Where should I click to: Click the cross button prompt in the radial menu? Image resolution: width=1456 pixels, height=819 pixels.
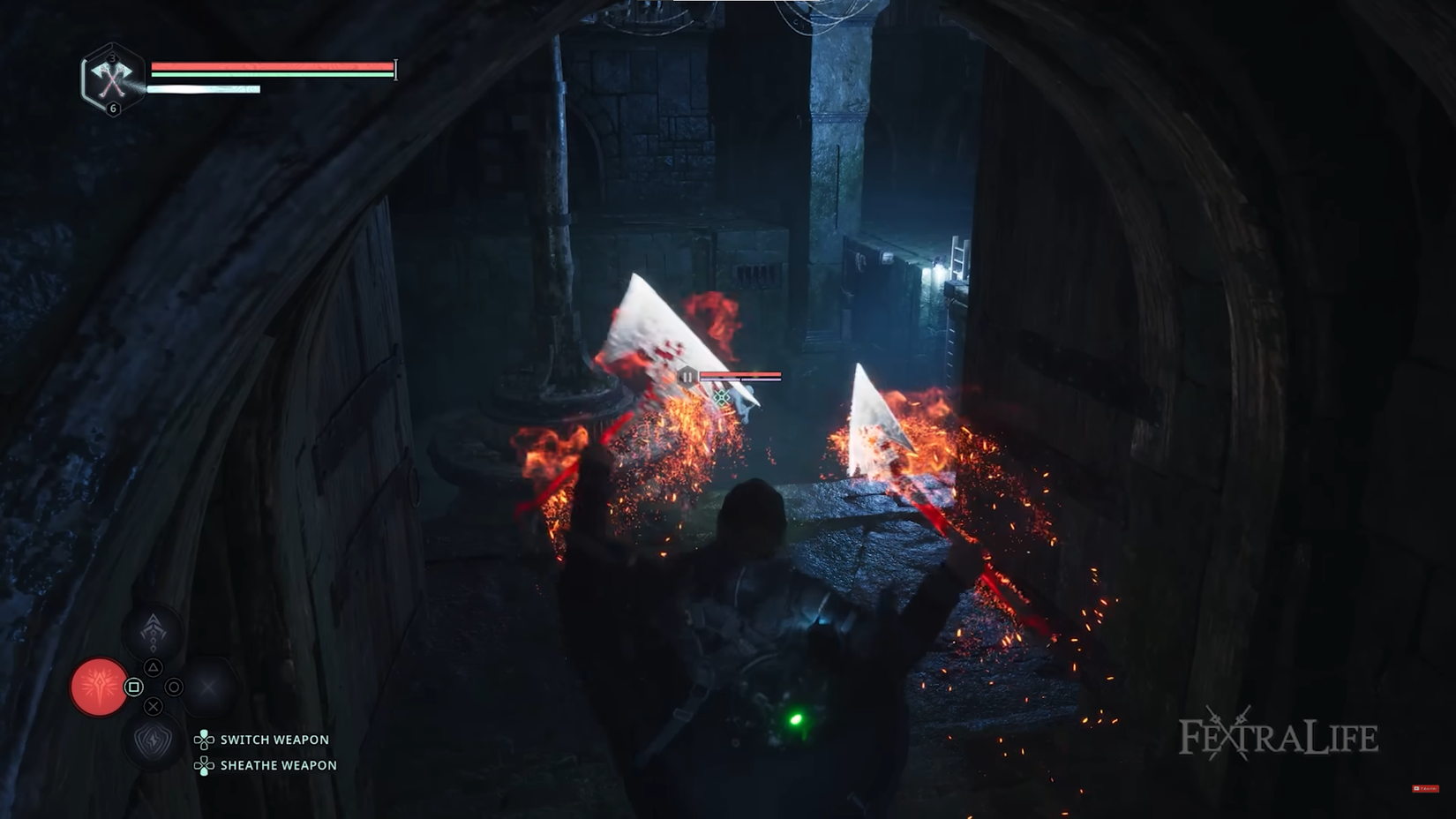coord(154,707)
